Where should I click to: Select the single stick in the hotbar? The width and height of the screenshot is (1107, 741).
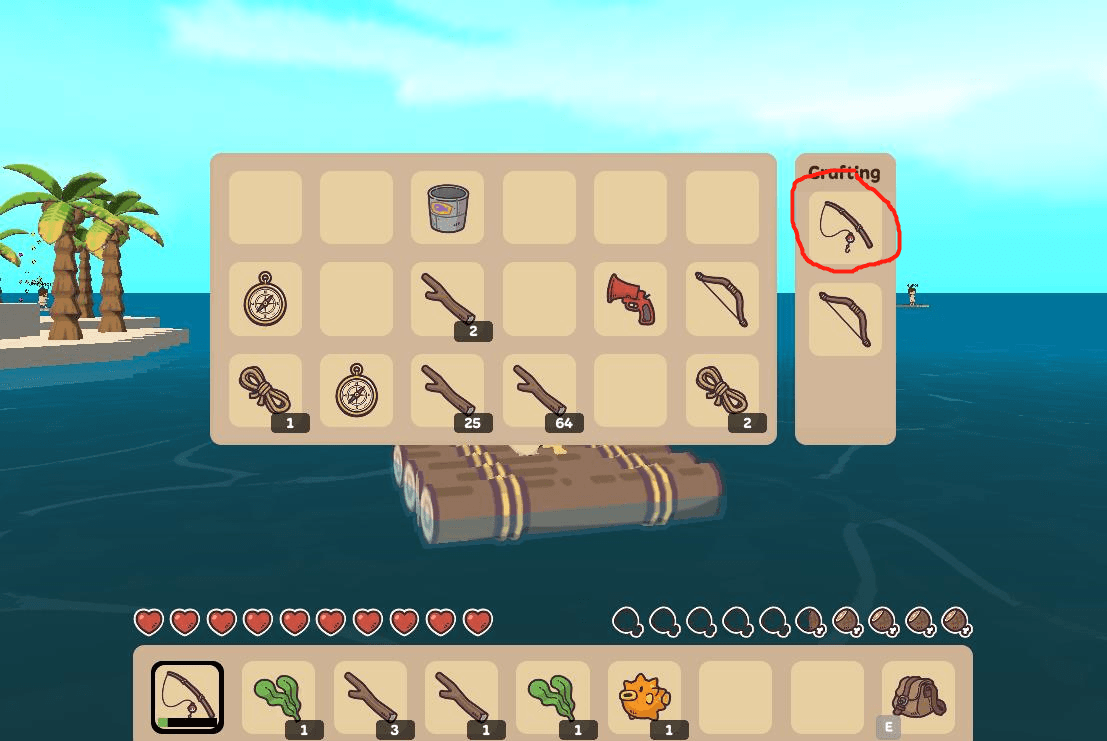point(461,697)
